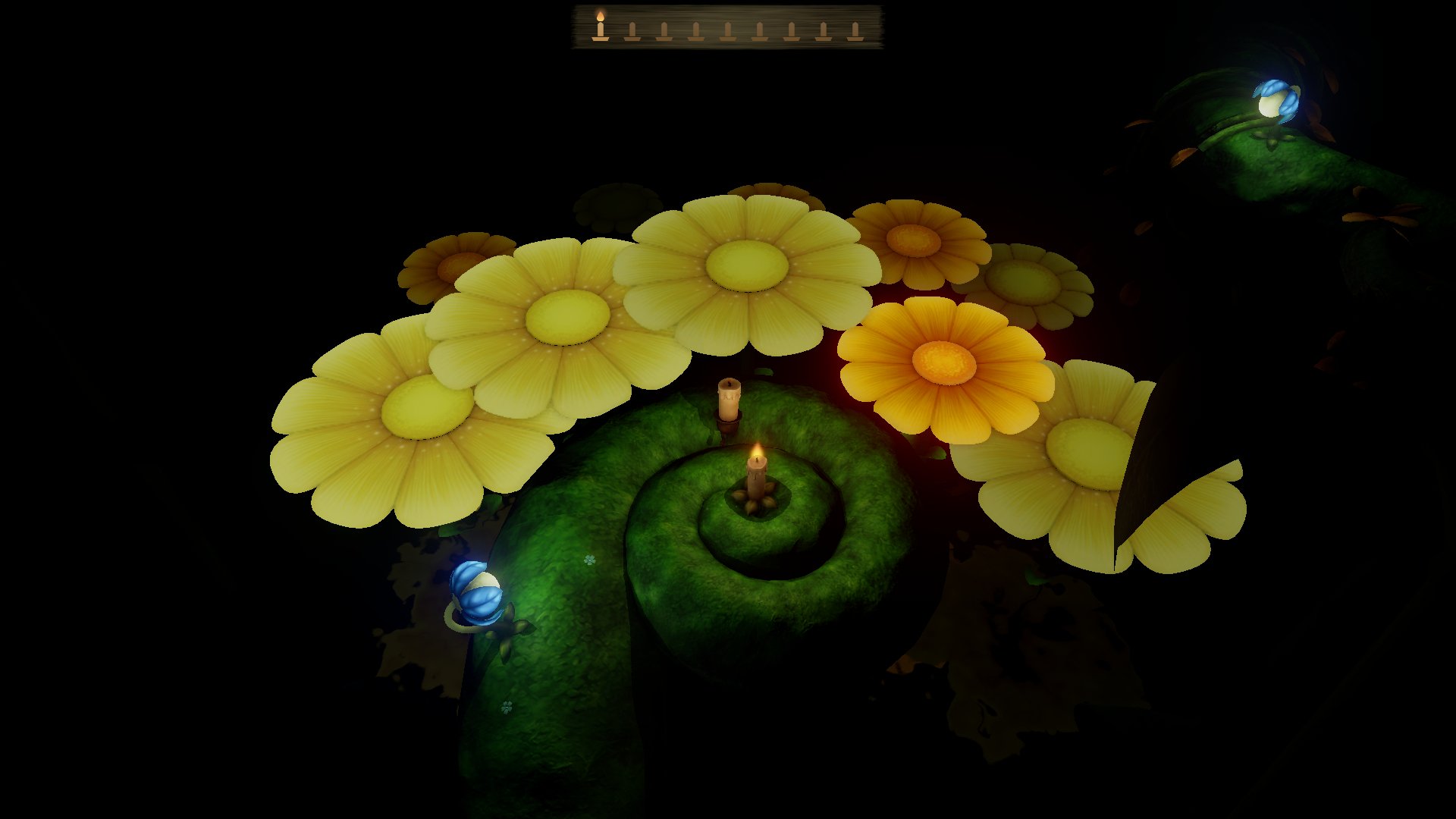The width and height of the screenshot is (1456, 819).
Task: Select the candle progress bar at top
Action: (x=728, y=24)
